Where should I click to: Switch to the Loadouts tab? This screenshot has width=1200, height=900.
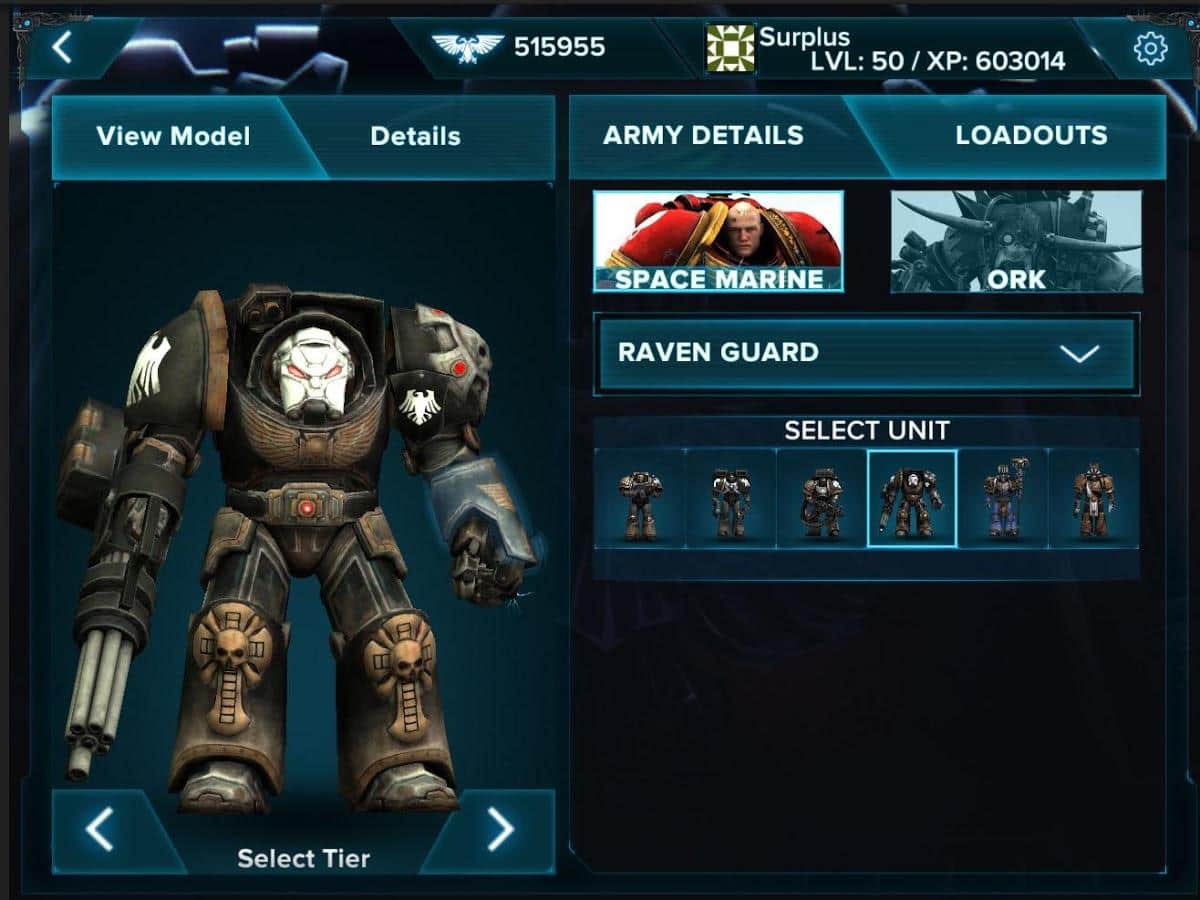click(x=1031, y=136)
